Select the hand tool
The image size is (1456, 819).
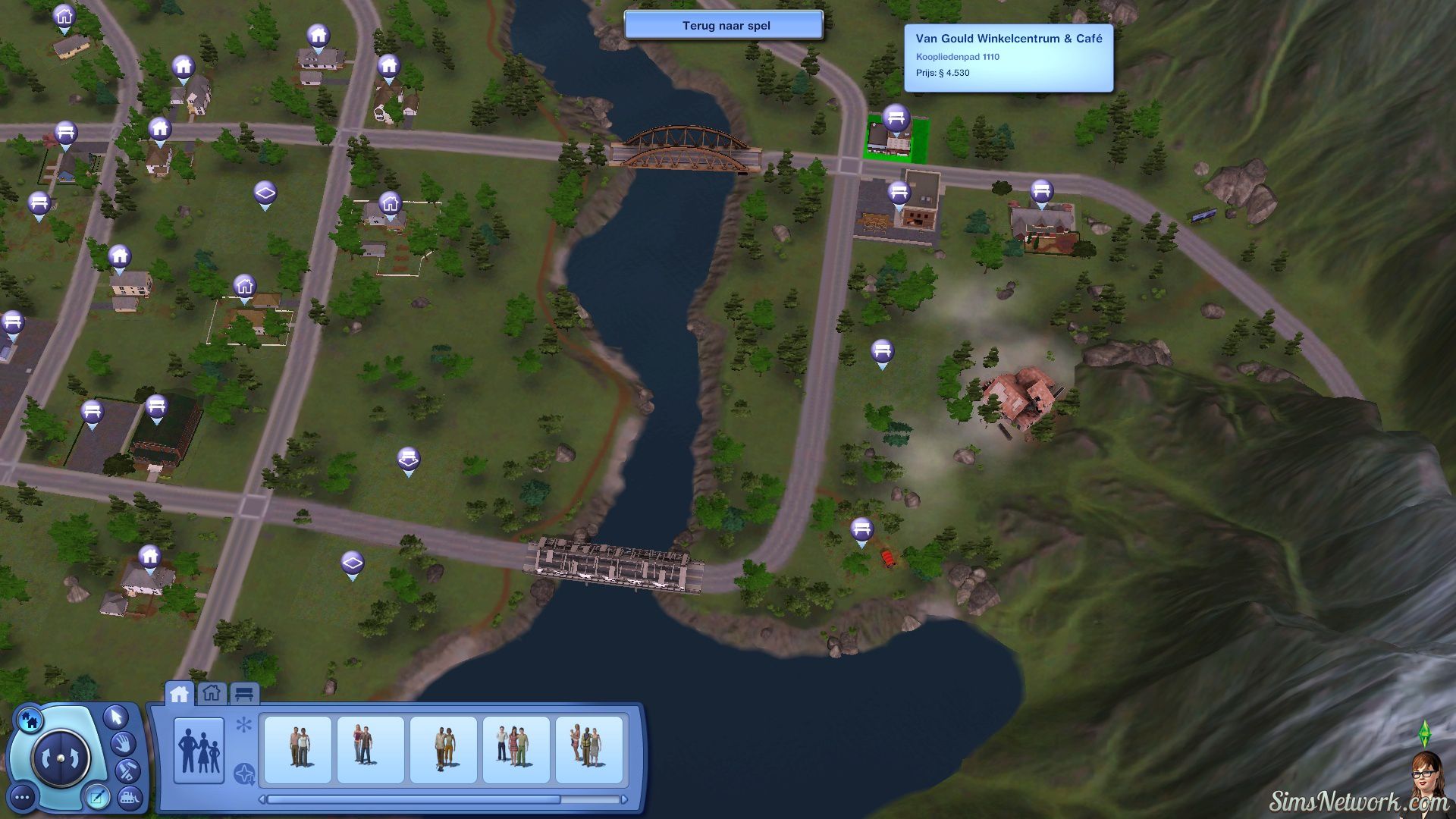[123, 743]
